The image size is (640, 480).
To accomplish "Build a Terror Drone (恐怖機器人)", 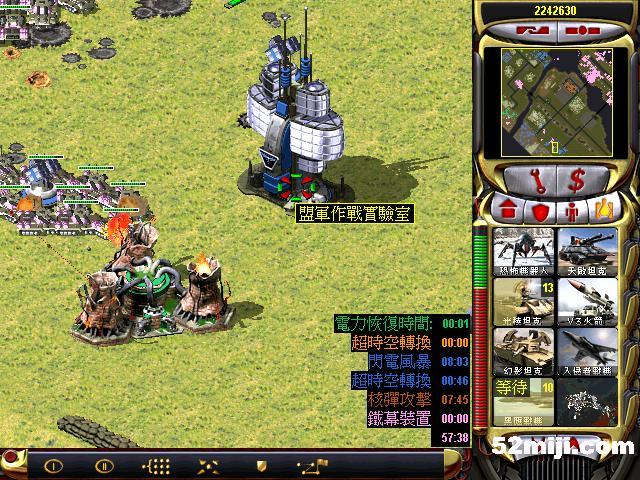I will click(518, 251).
